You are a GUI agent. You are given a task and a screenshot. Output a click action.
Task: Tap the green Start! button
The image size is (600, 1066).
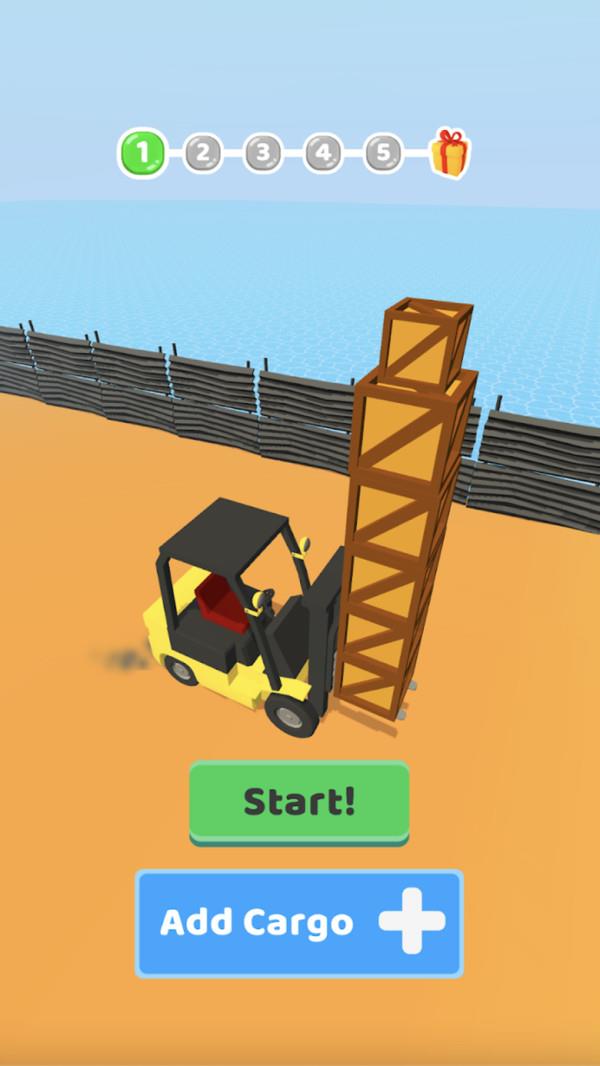[x=299, y=801]
